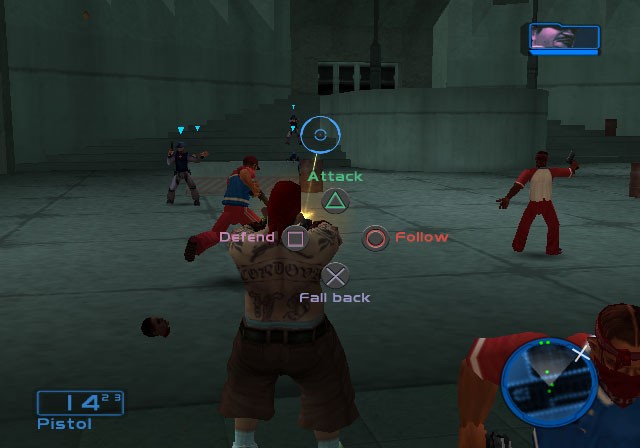Select the character portrait in the corner
The width and height of the screenshot is (640, 448).
[564, 38]
